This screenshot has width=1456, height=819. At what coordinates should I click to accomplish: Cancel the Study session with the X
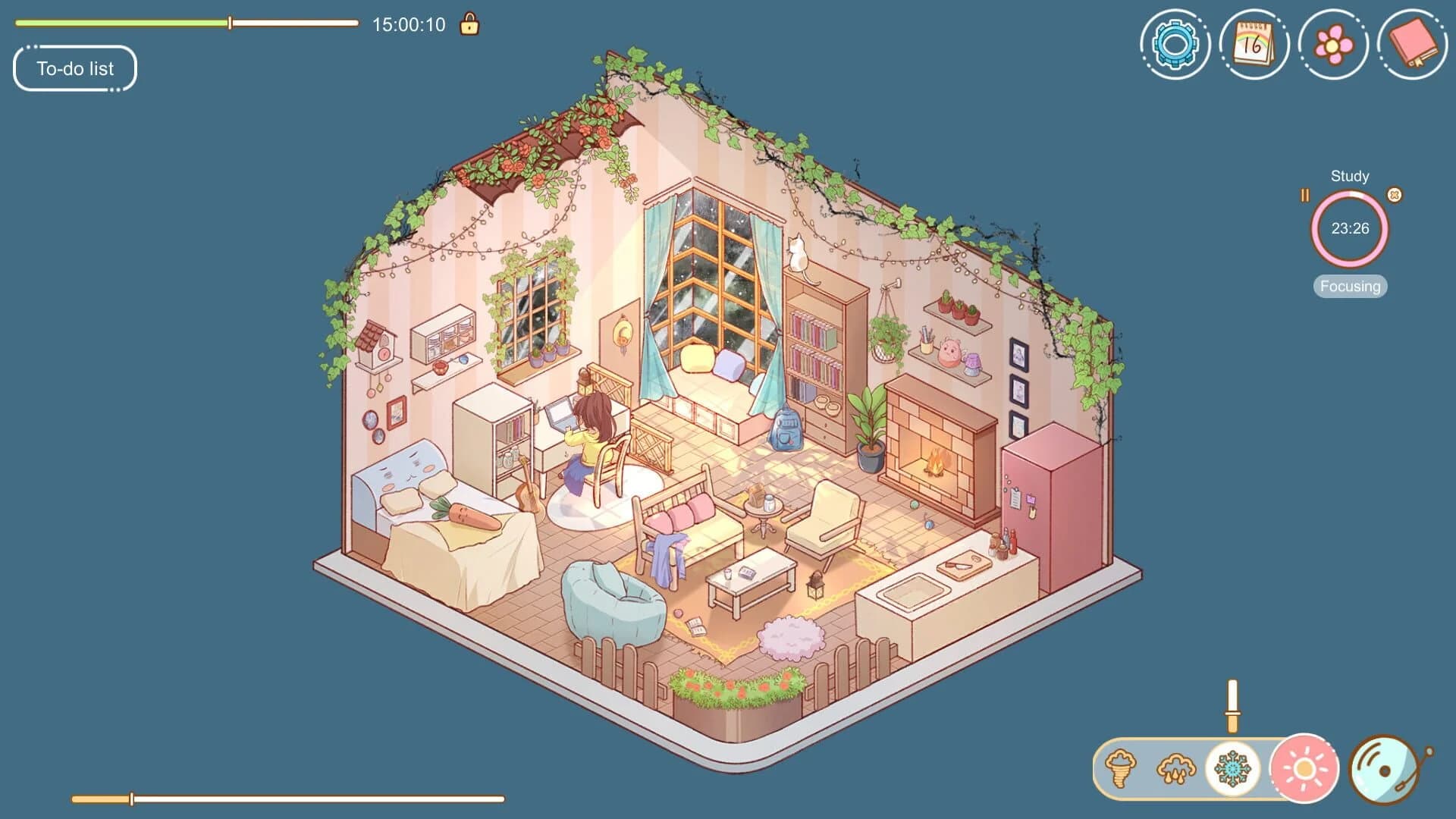tap(1394, 195)
